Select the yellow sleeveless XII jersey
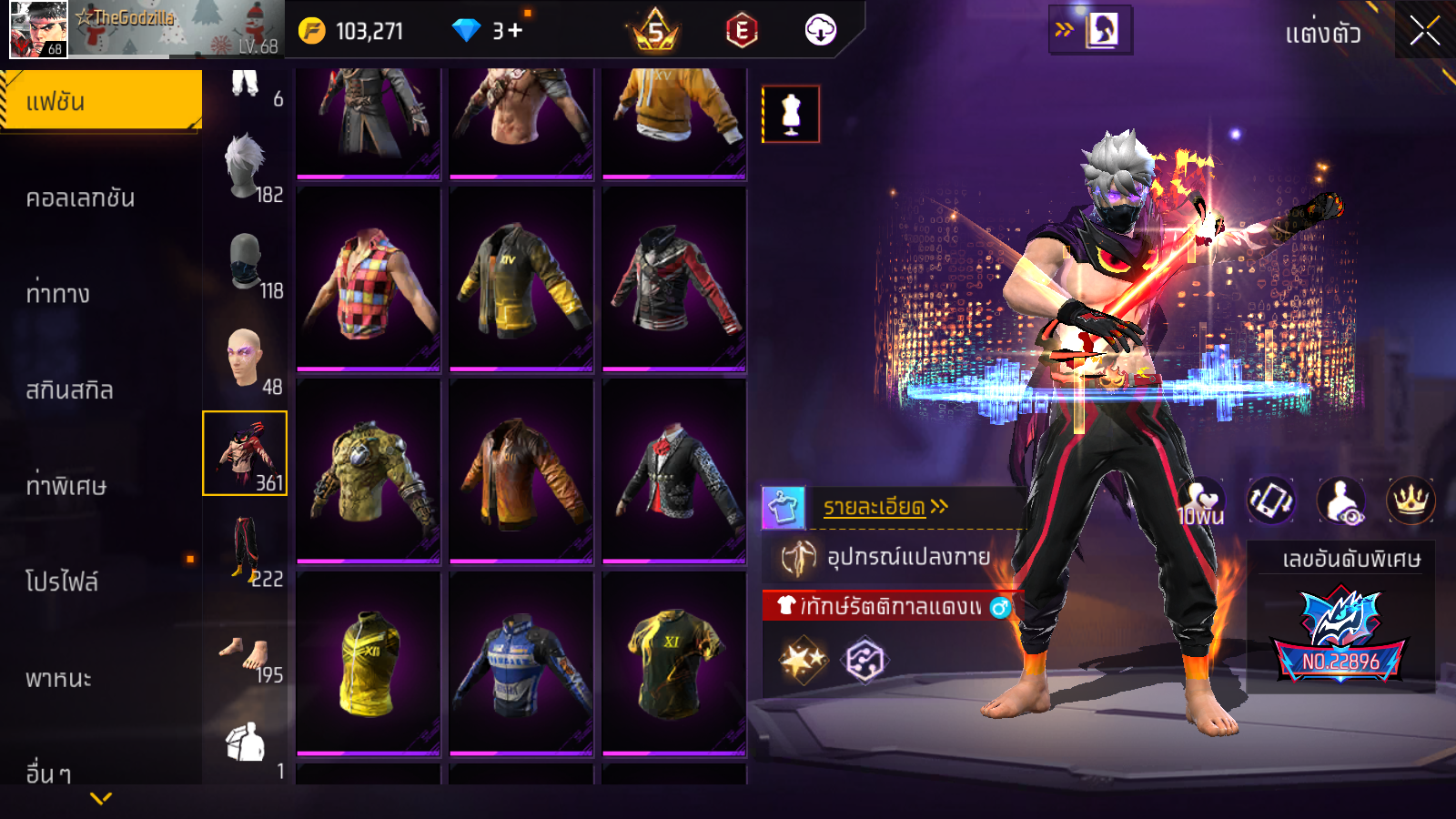This screenshot has width=1456, height=819. click(369, 664)
